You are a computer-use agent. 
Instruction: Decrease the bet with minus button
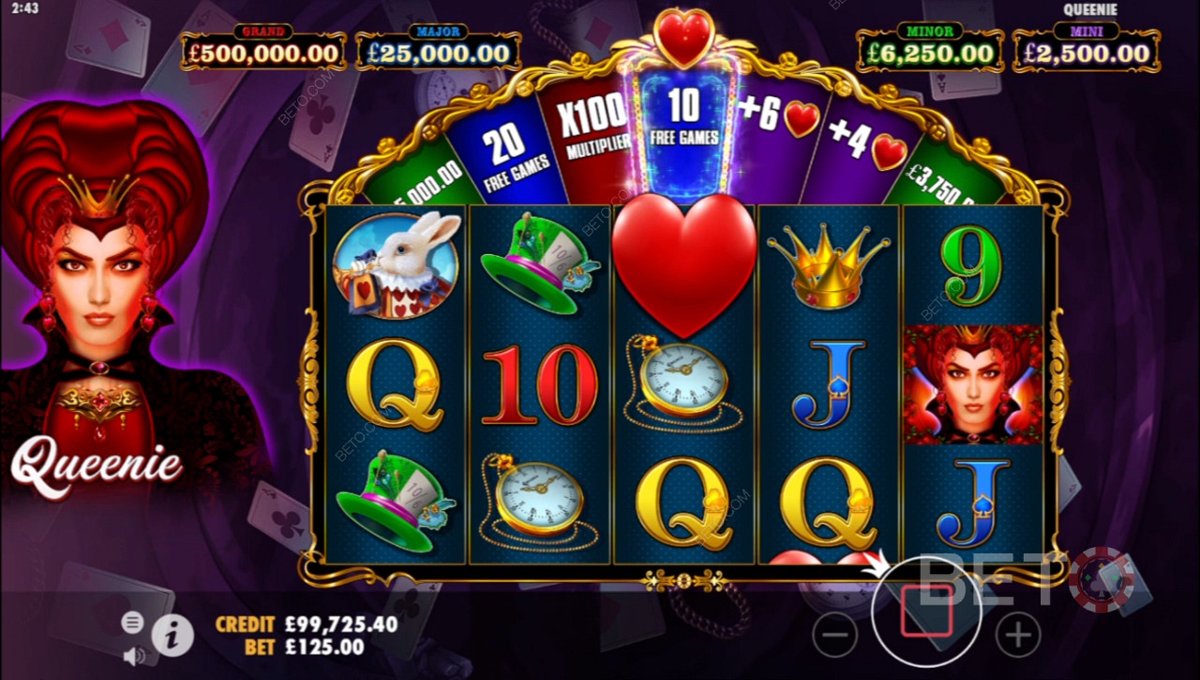pos(835,634)
